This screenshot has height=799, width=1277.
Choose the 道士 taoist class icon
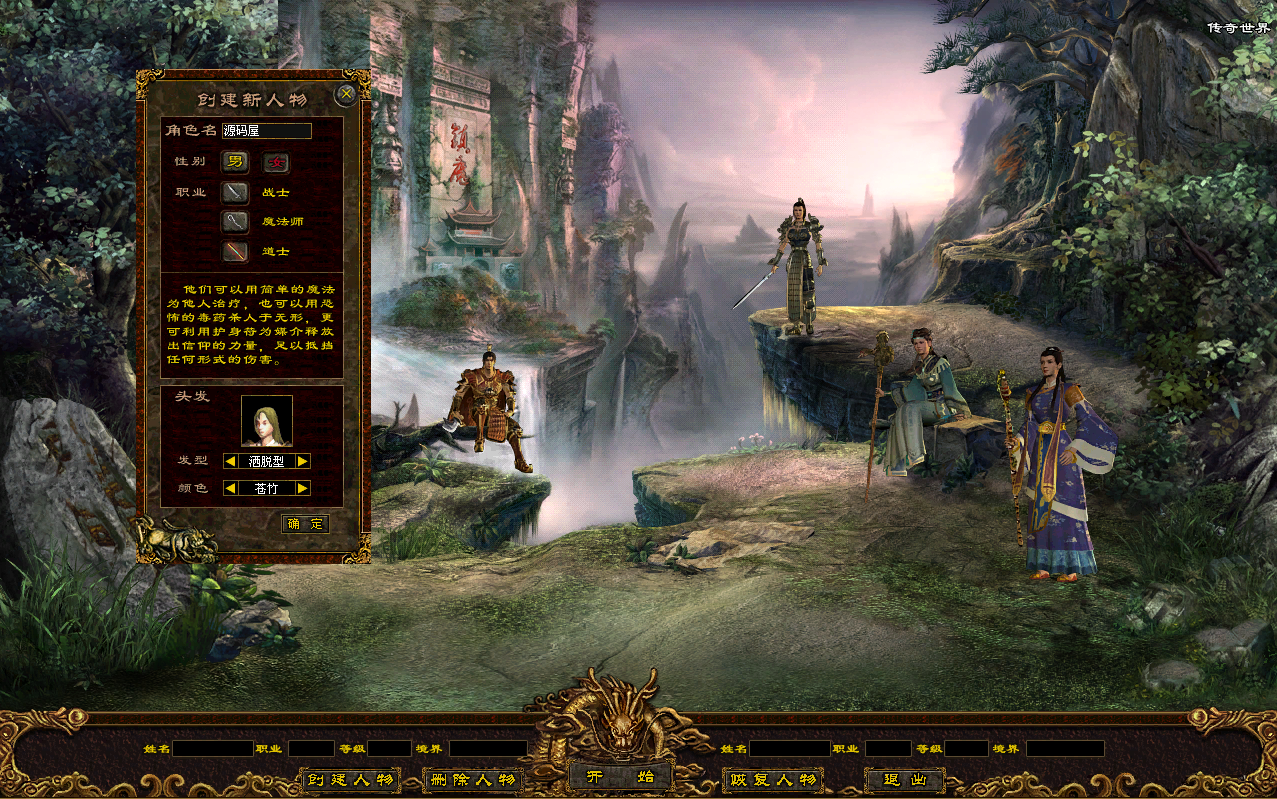(235, 251)
